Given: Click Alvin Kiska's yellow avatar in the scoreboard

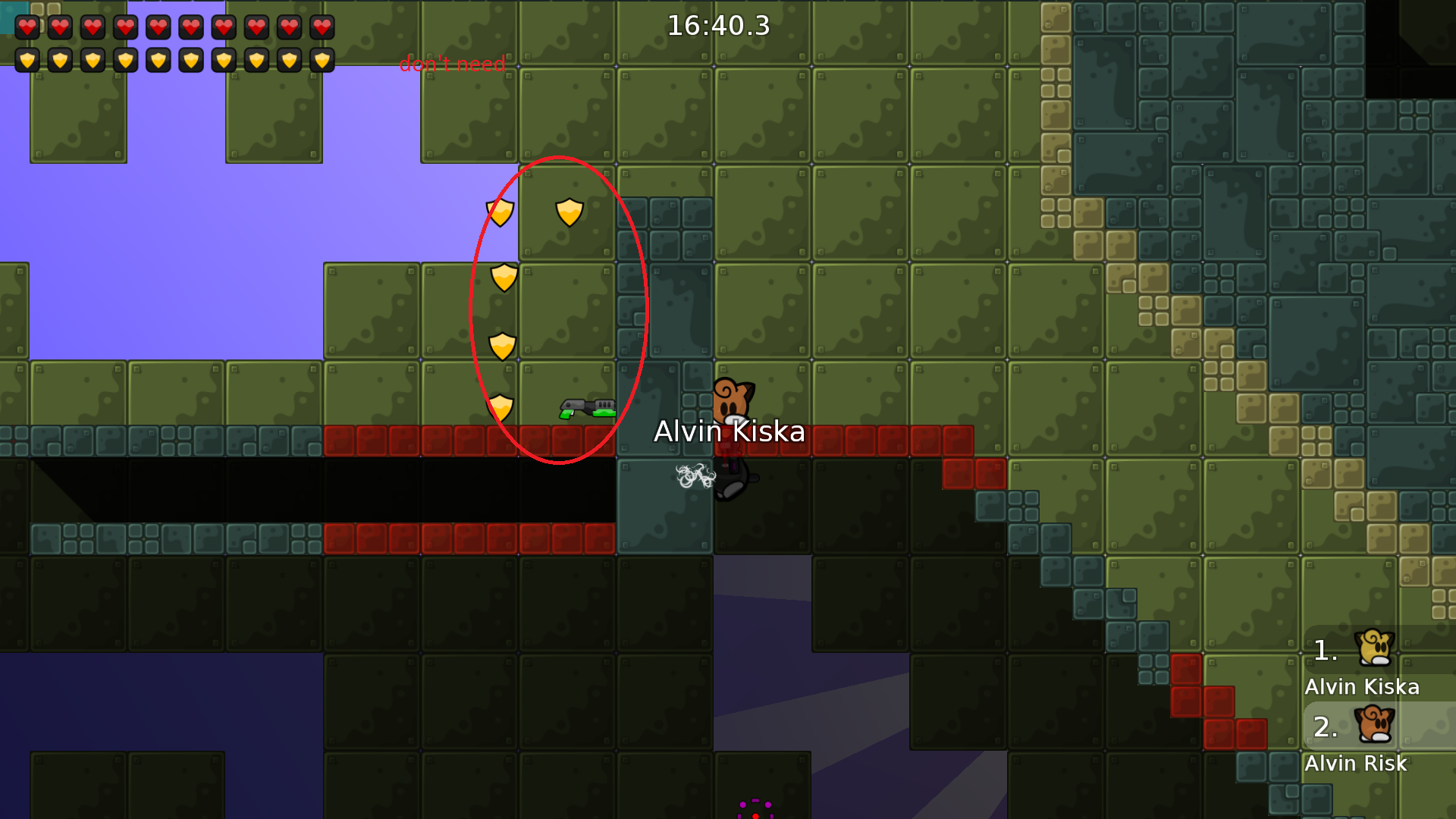Looking at the screenshot, I should 1376,648.
